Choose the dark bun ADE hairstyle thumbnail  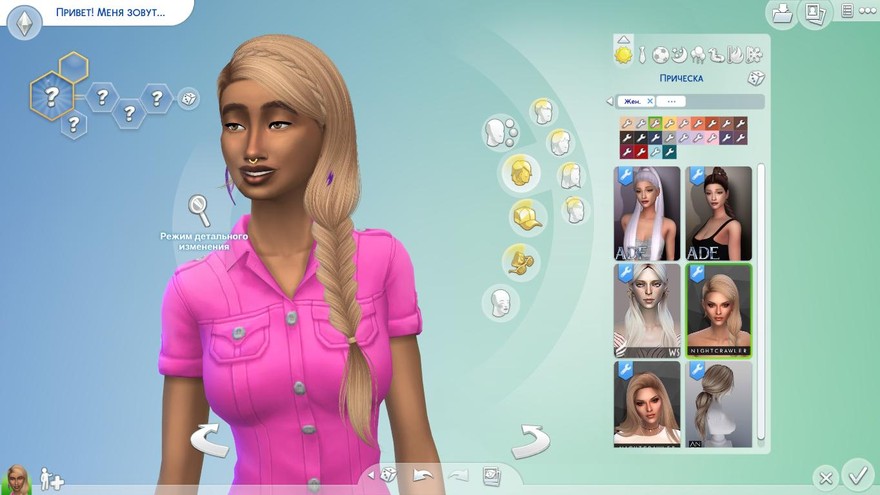click(x=717, y=213)
